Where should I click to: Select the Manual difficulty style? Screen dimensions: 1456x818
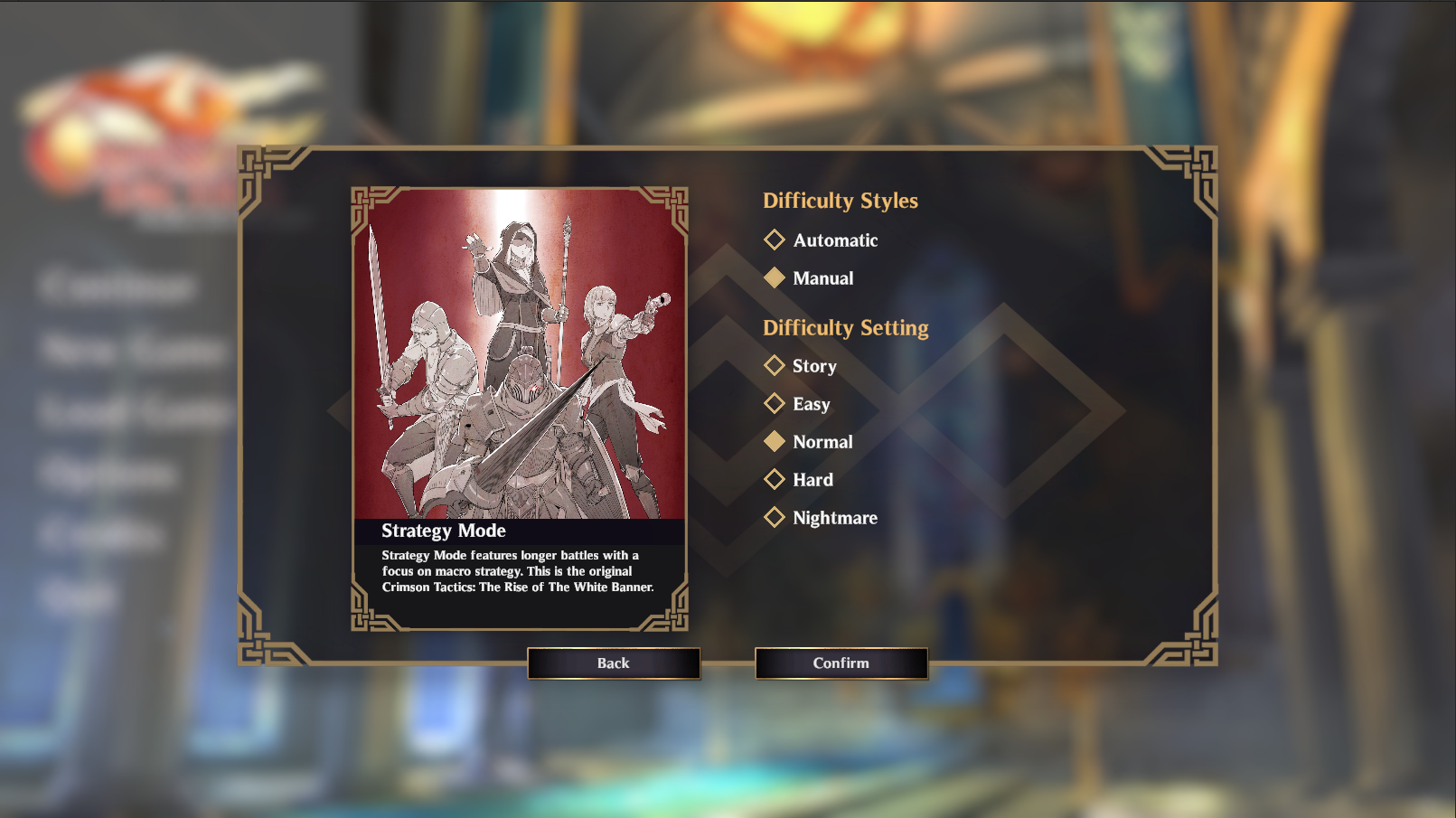click(822, 278)
